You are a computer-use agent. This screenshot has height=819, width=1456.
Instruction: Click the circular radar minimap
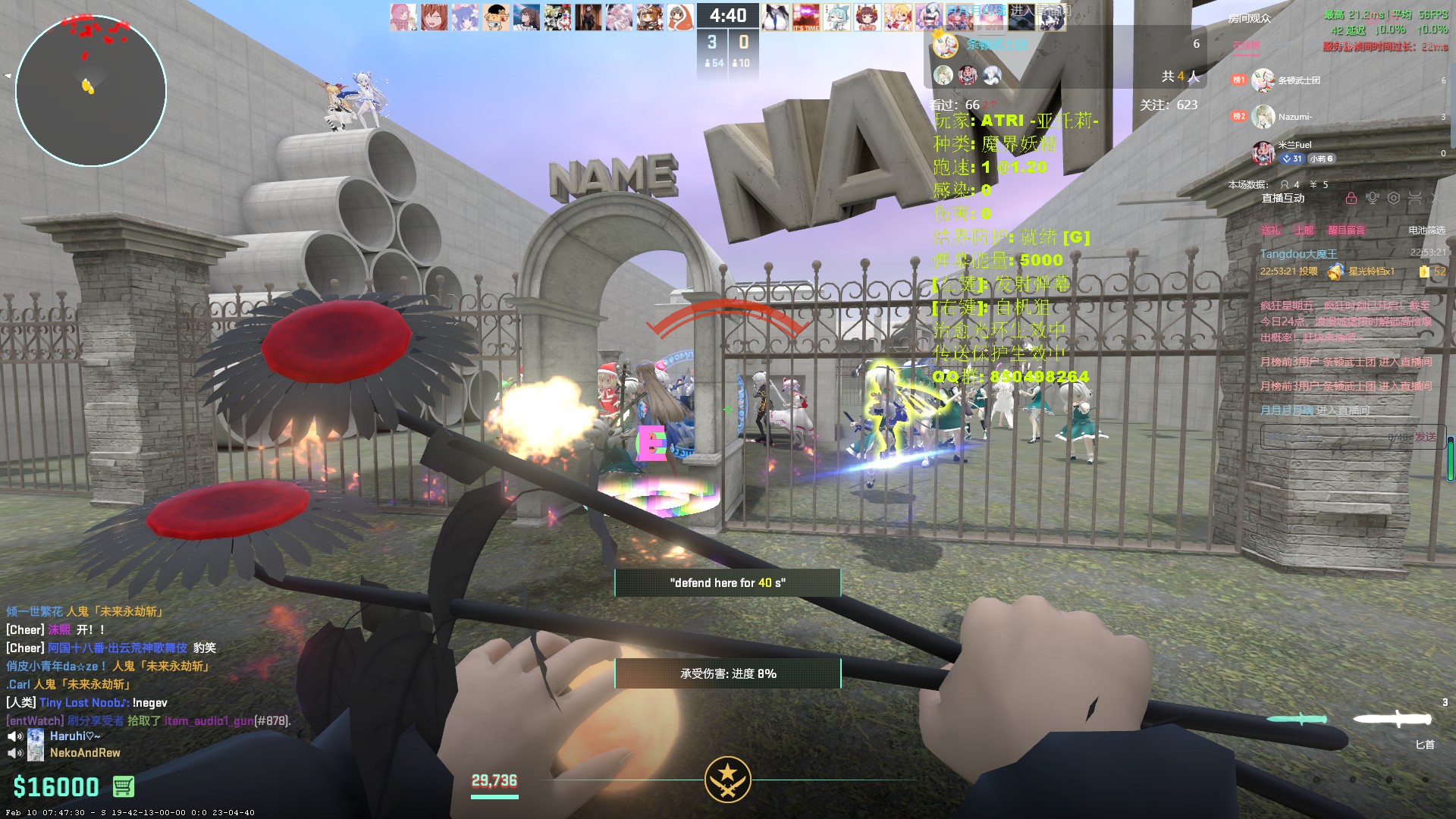pos(90,90)
